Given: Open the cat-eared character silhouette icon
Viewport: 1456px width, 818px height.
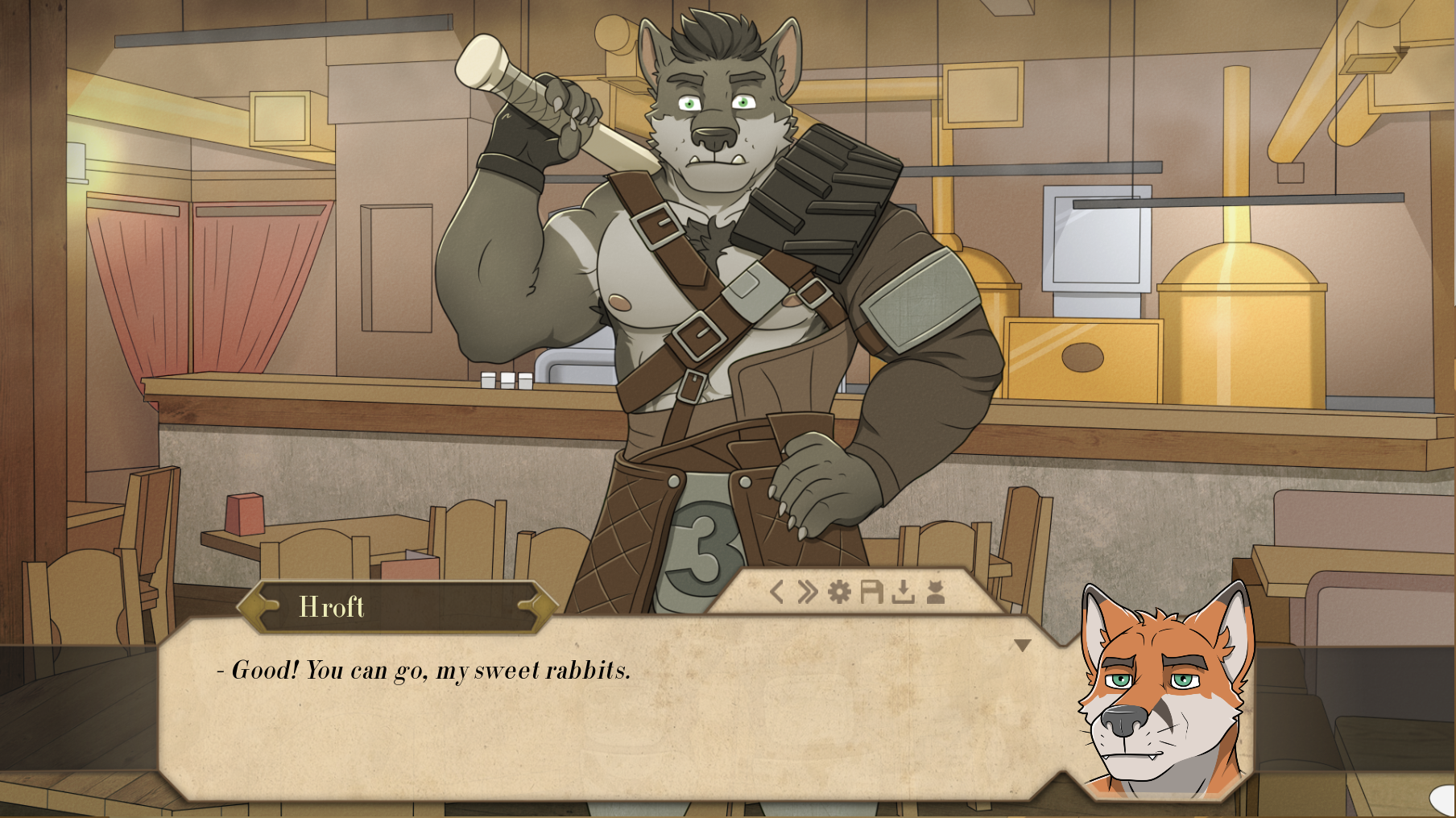Looking at the screenshot, I should click(935, 593).
